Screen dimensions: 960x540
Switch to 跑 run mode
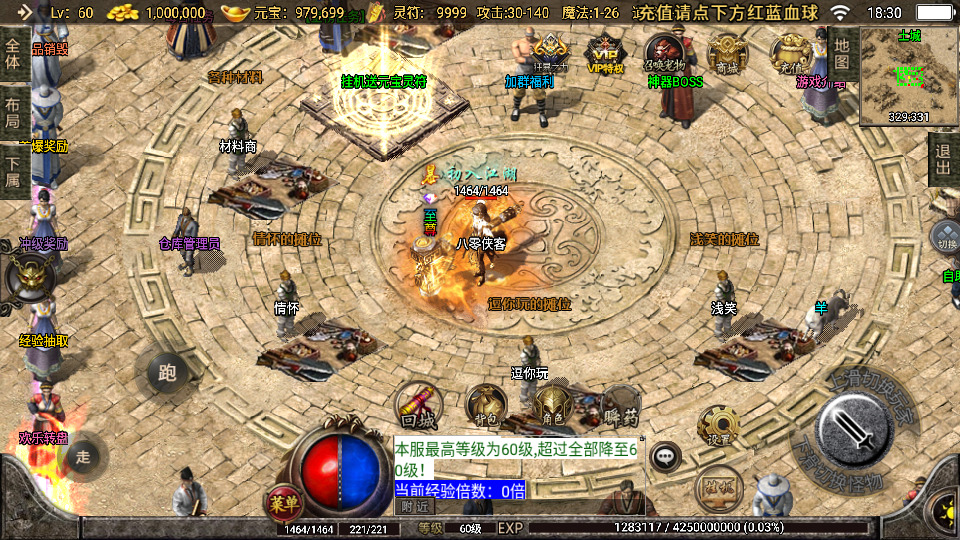click(167, 373)
